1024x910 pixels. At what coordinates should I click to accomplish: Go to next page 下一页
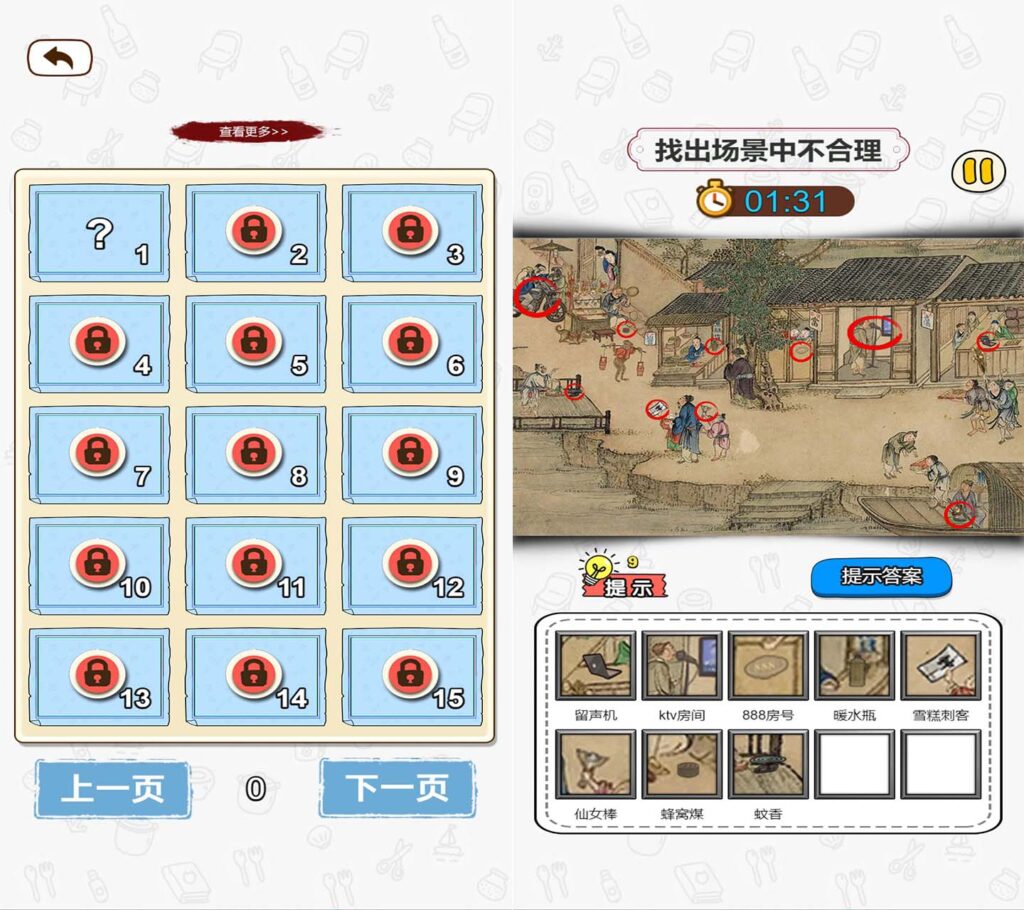coord(397,789)
